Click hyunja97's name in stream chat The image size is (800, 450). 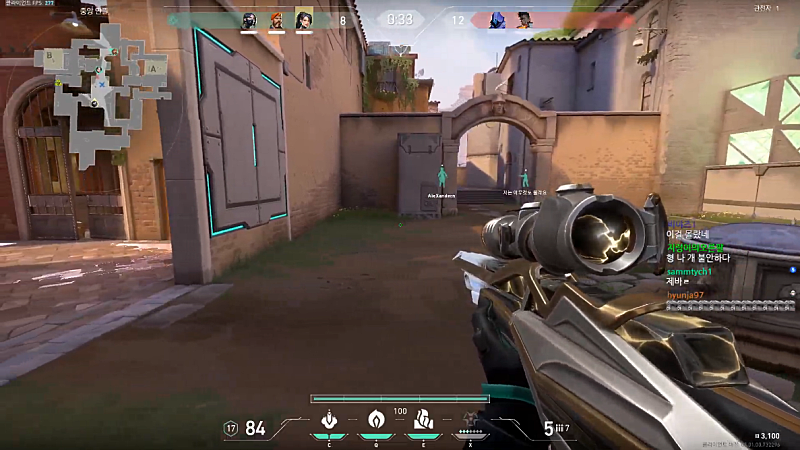(x=686, y=295)
